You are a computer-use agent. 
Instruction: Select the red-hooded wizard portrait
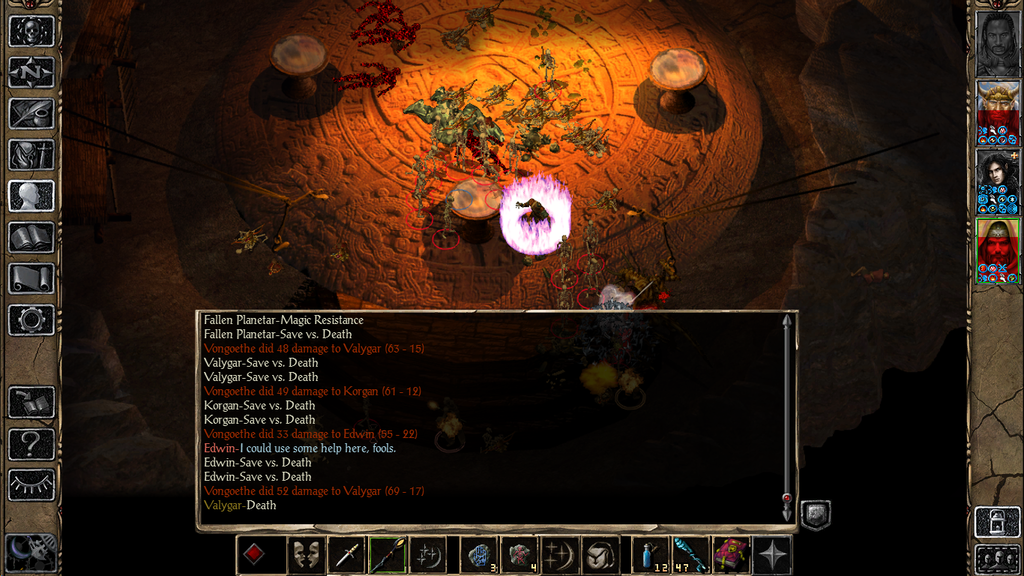point(997,250)
